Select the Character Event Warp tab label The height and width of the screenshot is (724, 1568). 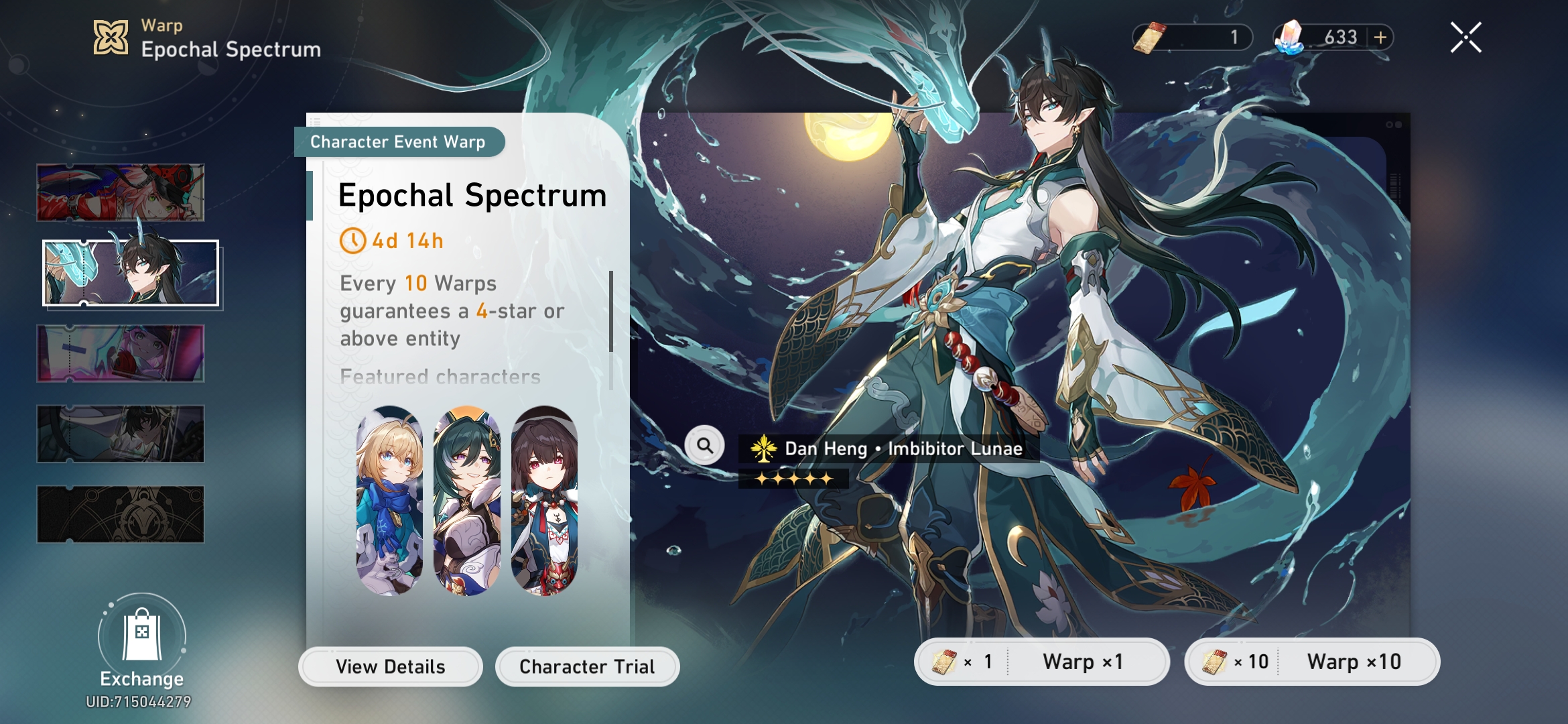coord(400,141)
